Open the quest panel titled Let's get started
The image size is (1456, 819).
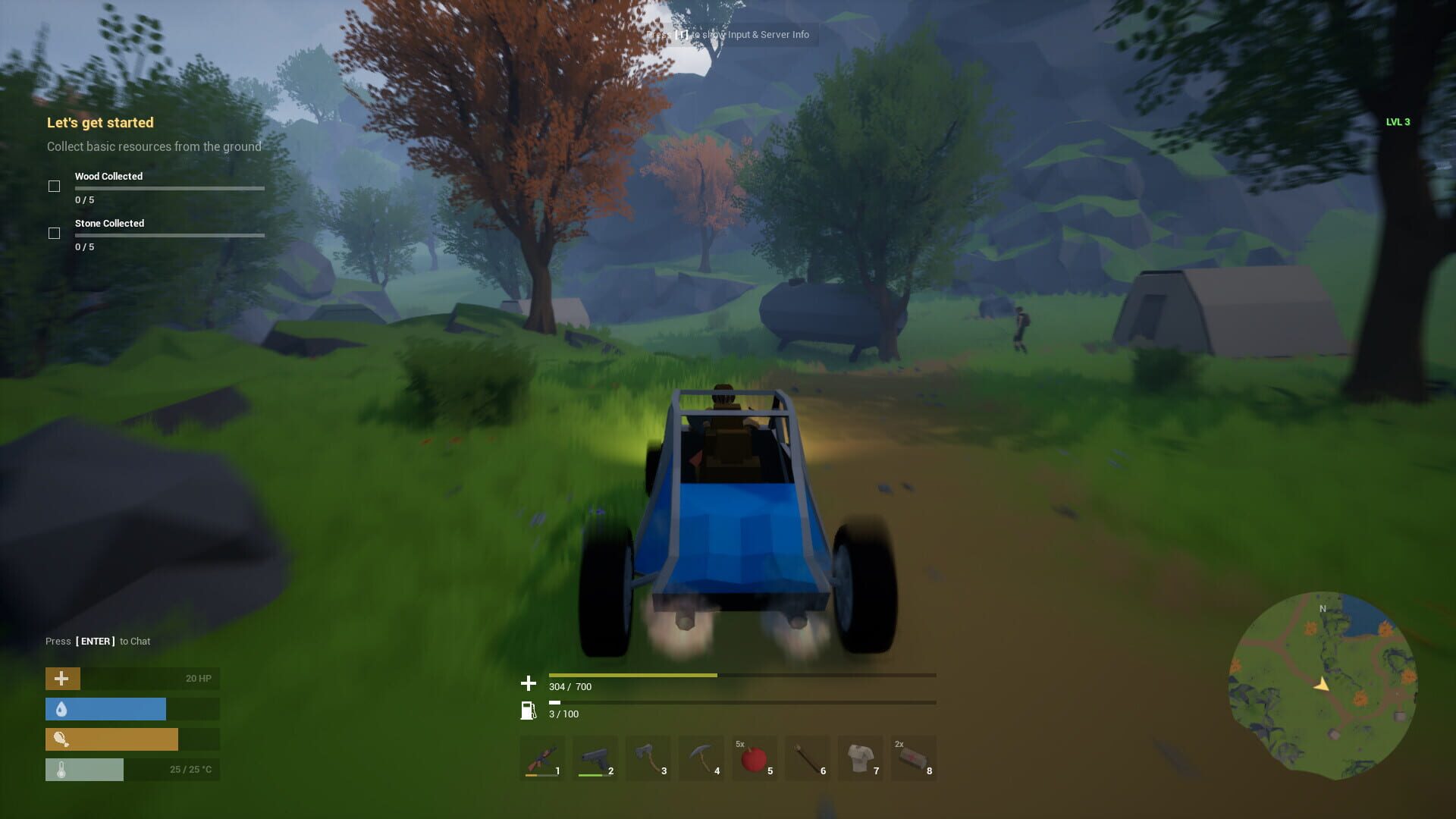point(99,122)
